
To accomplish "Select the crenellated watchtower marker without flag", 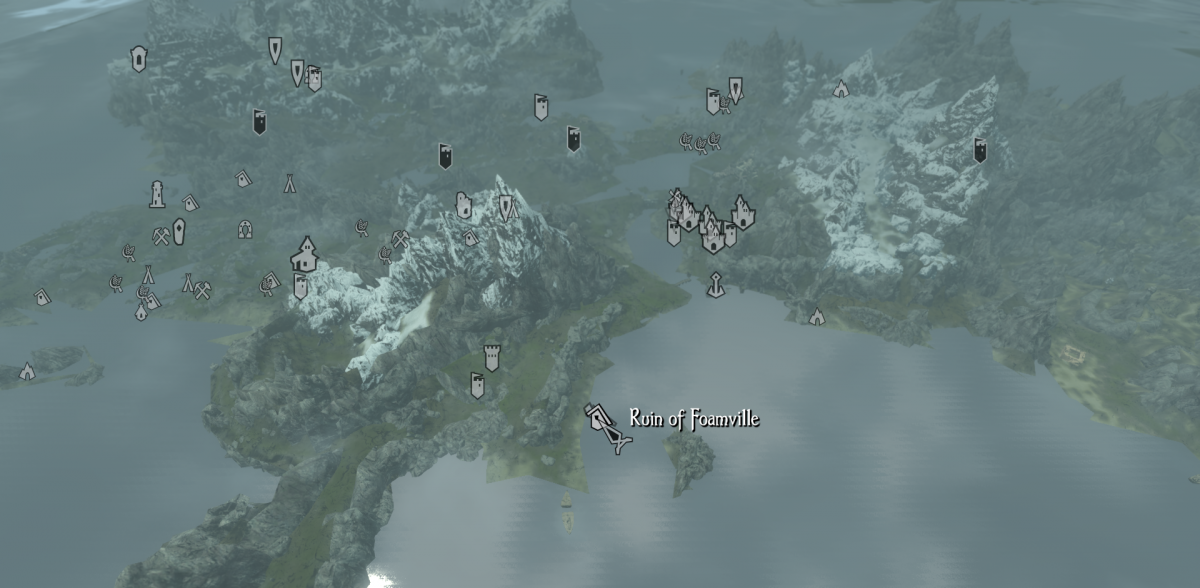I will tap(491, 357).
